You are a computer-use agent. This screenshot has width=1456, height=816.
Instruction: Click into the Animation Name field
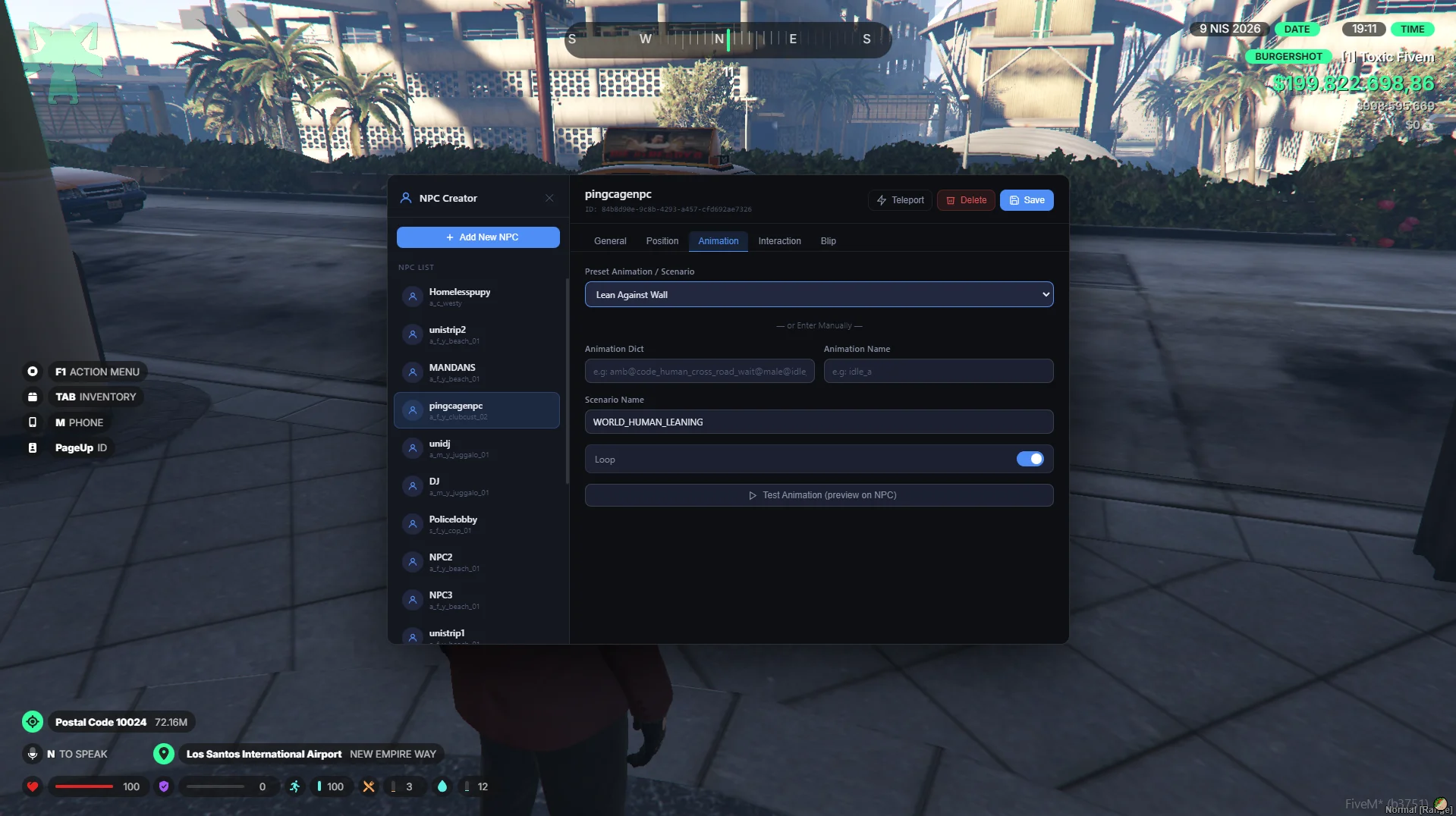[x=938, y=372]
